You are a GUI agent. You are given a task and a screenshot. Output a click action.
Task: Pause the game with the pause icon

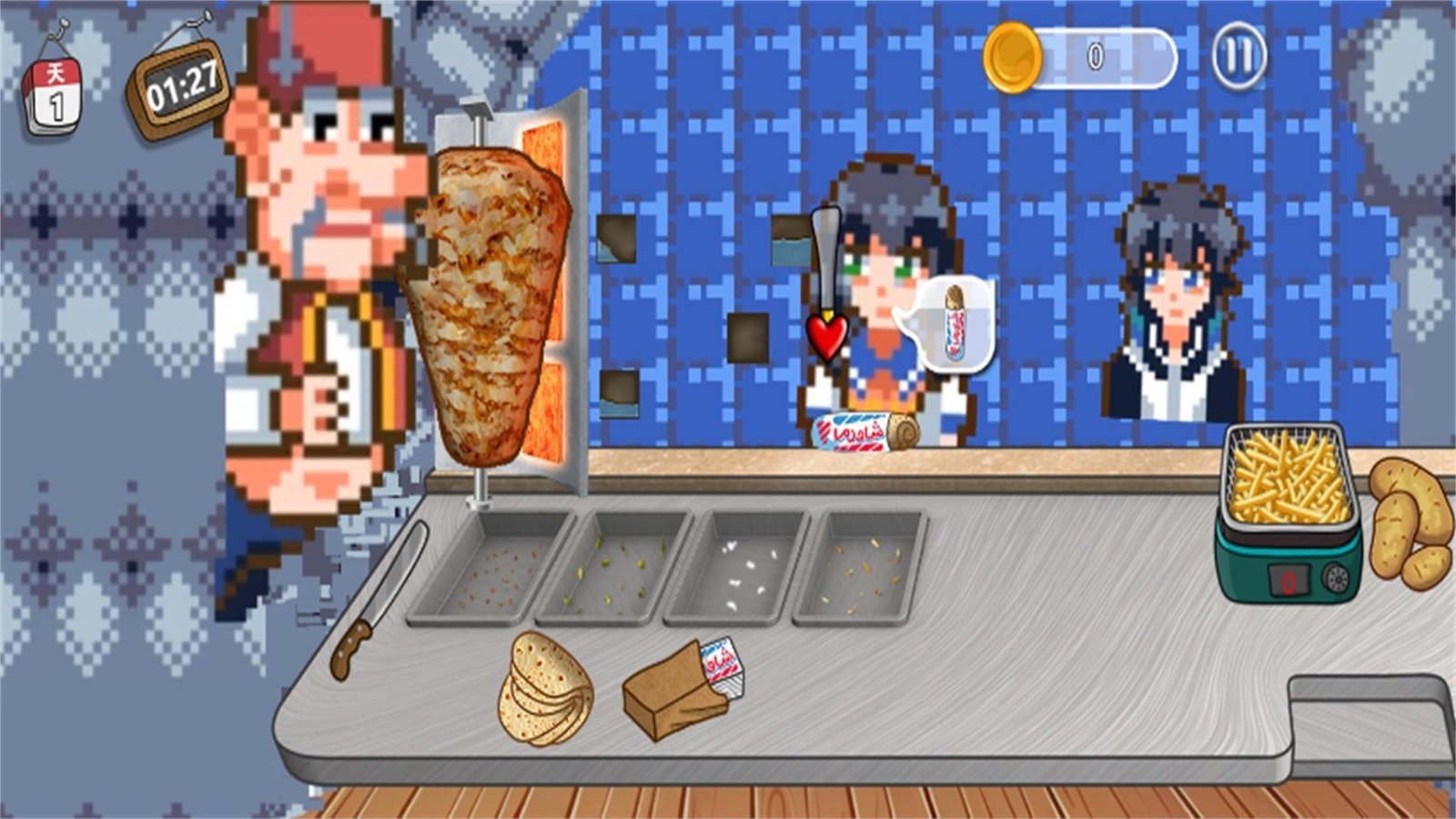[x=1239, y=56]
